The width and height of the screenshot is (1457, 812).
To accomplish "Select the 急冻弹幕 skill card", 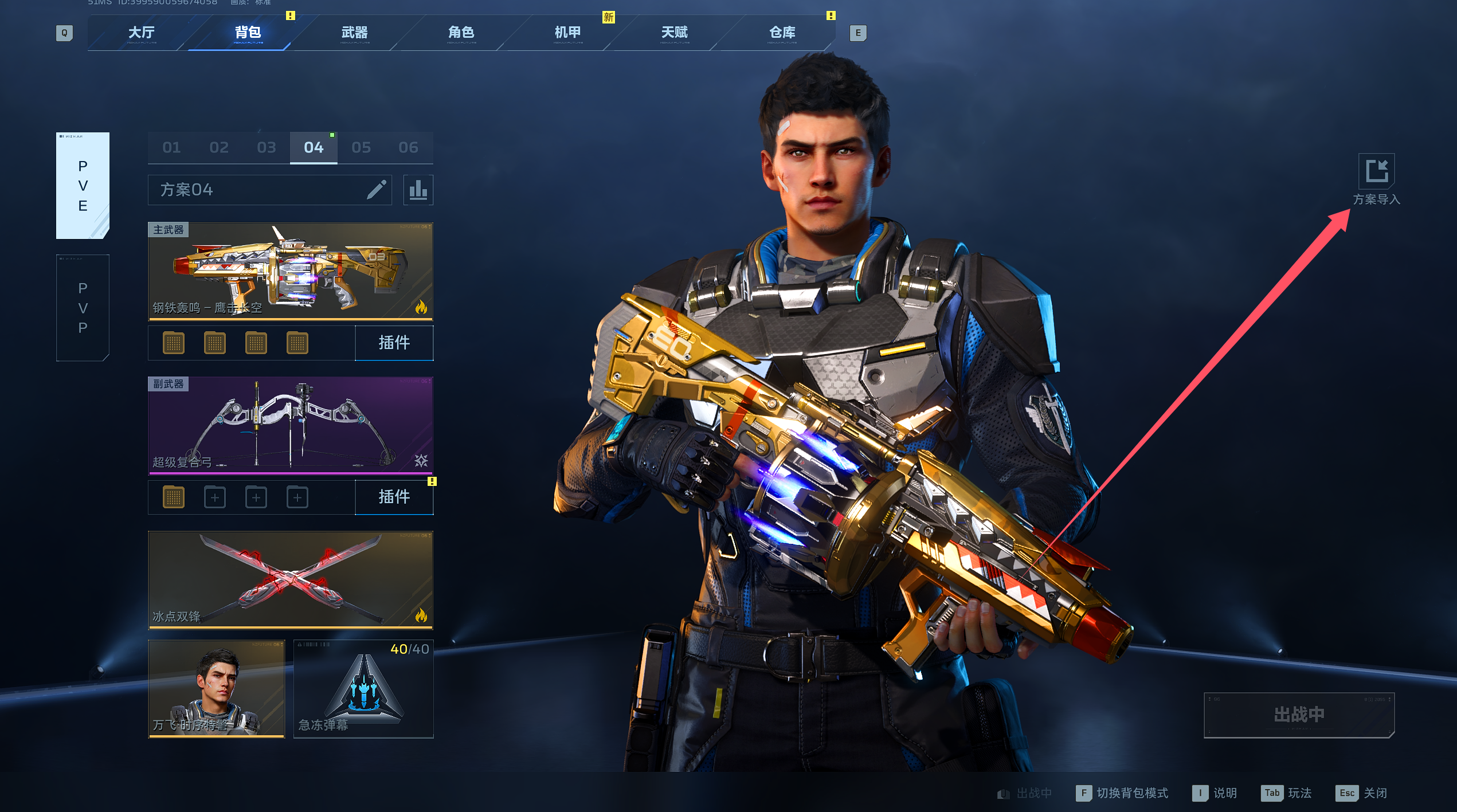I will (363, 689).
